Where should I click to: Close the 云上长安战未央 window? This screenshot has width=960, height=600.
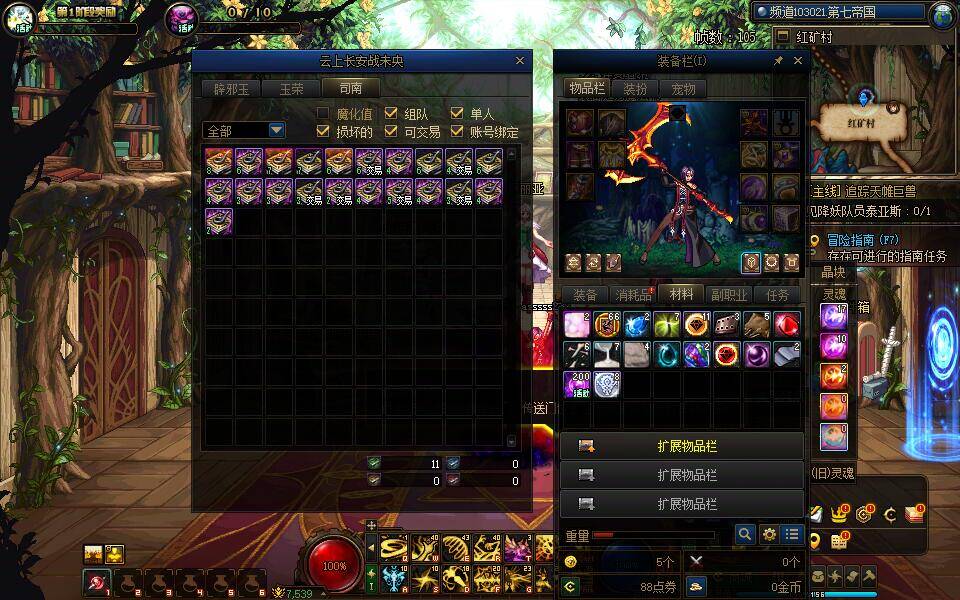coord(519,61)
